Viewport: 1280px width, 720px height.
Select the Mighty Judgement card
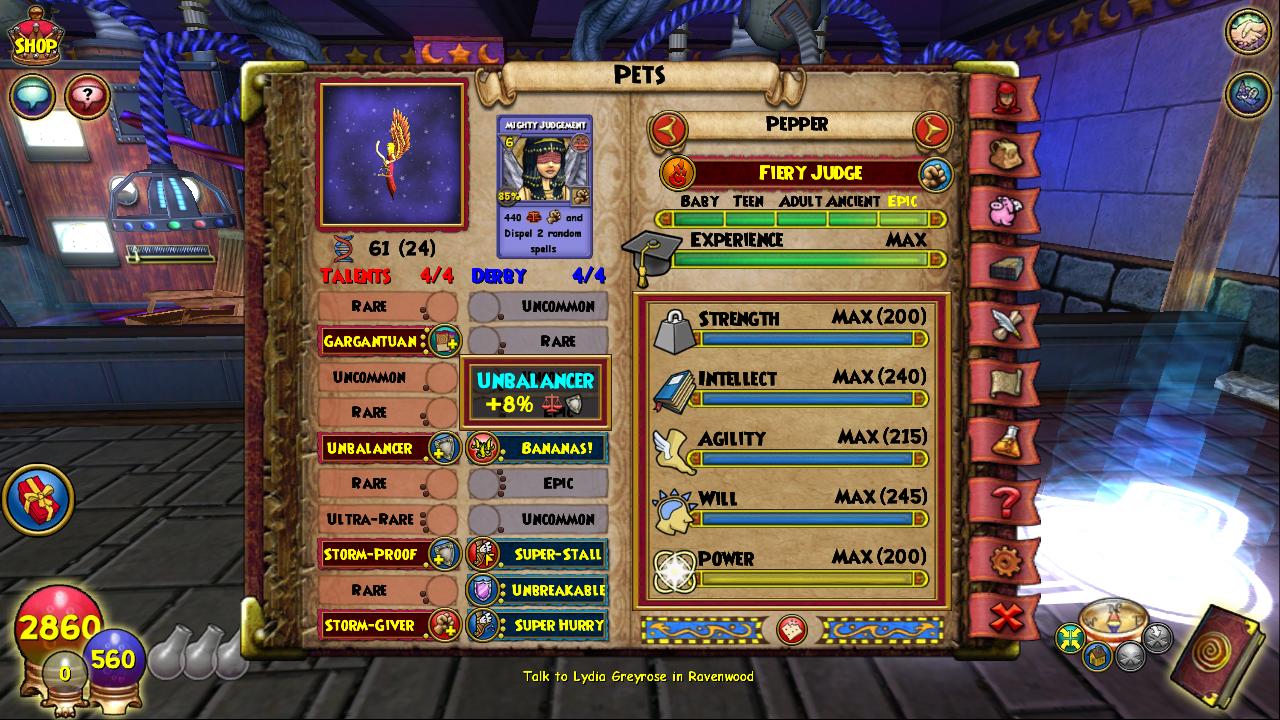[x=544, y=186]
